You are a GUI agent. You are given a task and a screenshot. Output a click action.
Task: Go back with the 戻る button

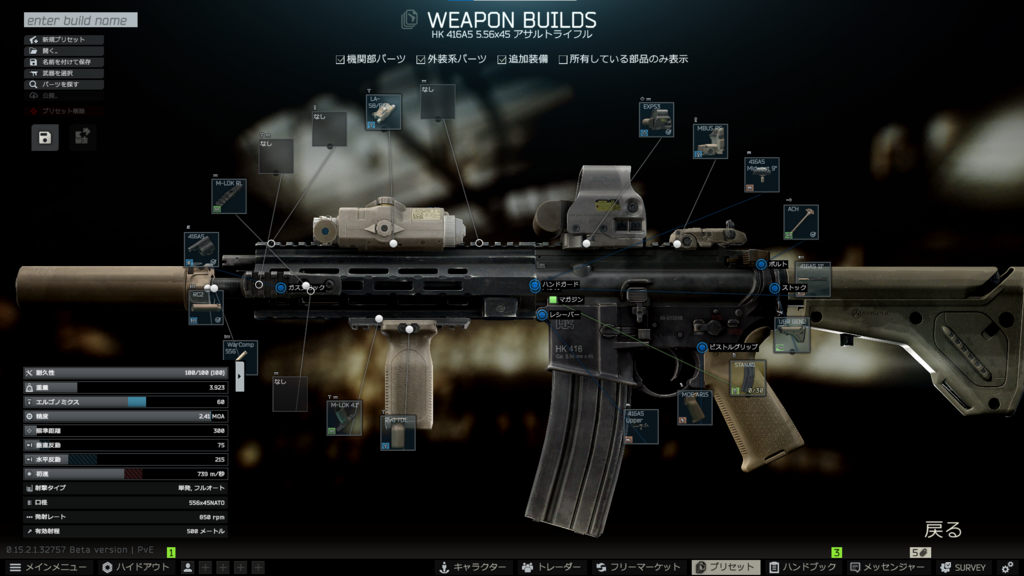point(942,529)
